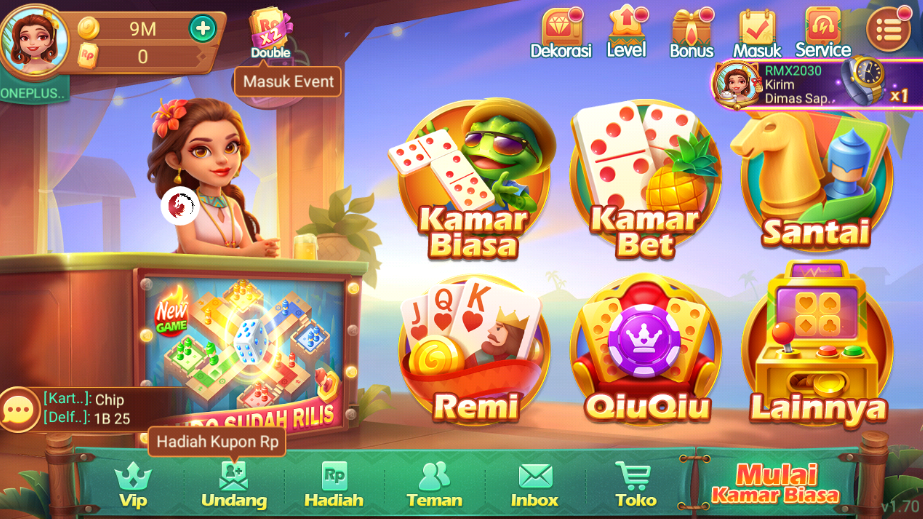Open the Undang invite menu
This screenshot has height=519, width=923.
click(234, 484)
